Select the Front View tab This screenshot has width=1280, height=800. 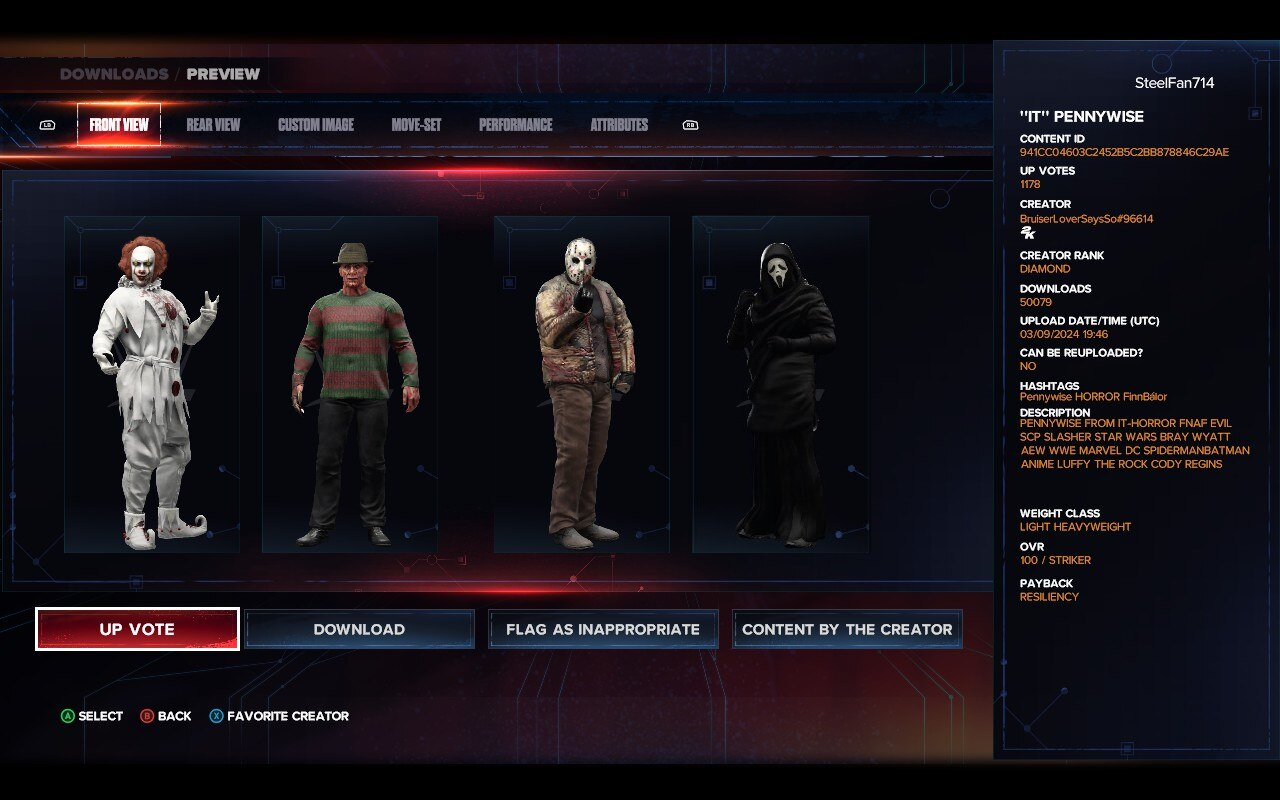pos(119,125)
